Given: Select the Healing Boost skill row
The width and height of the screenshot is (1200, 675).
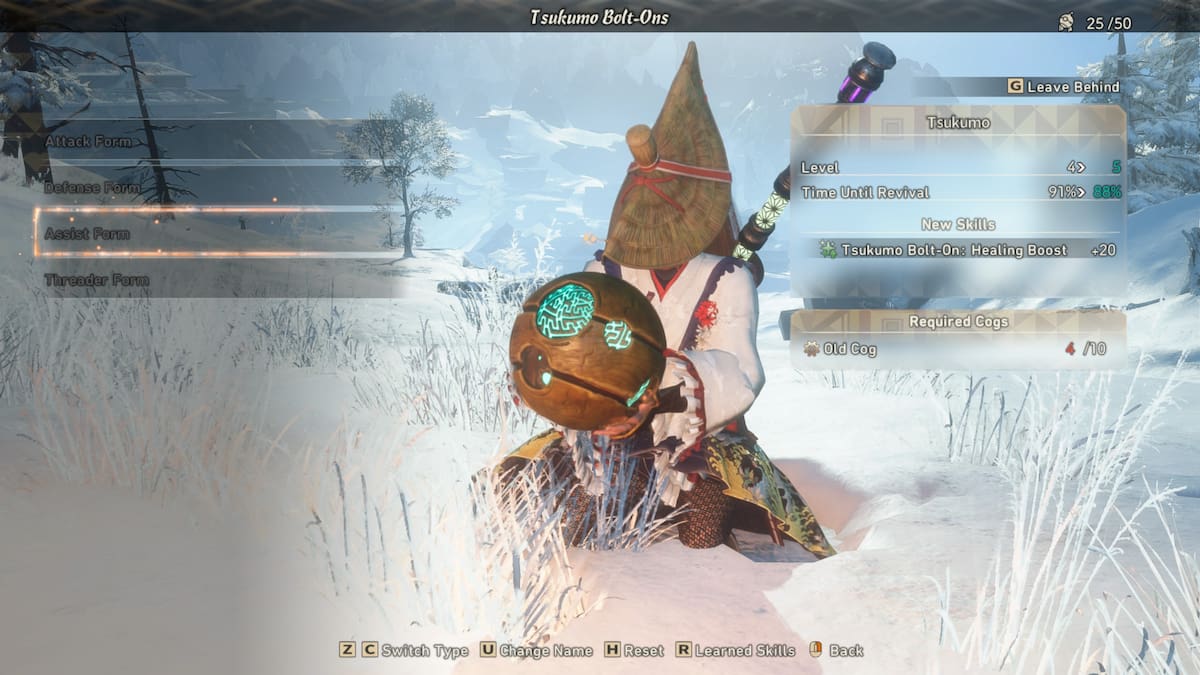Looking at the screenshot, I should (957, 250).
